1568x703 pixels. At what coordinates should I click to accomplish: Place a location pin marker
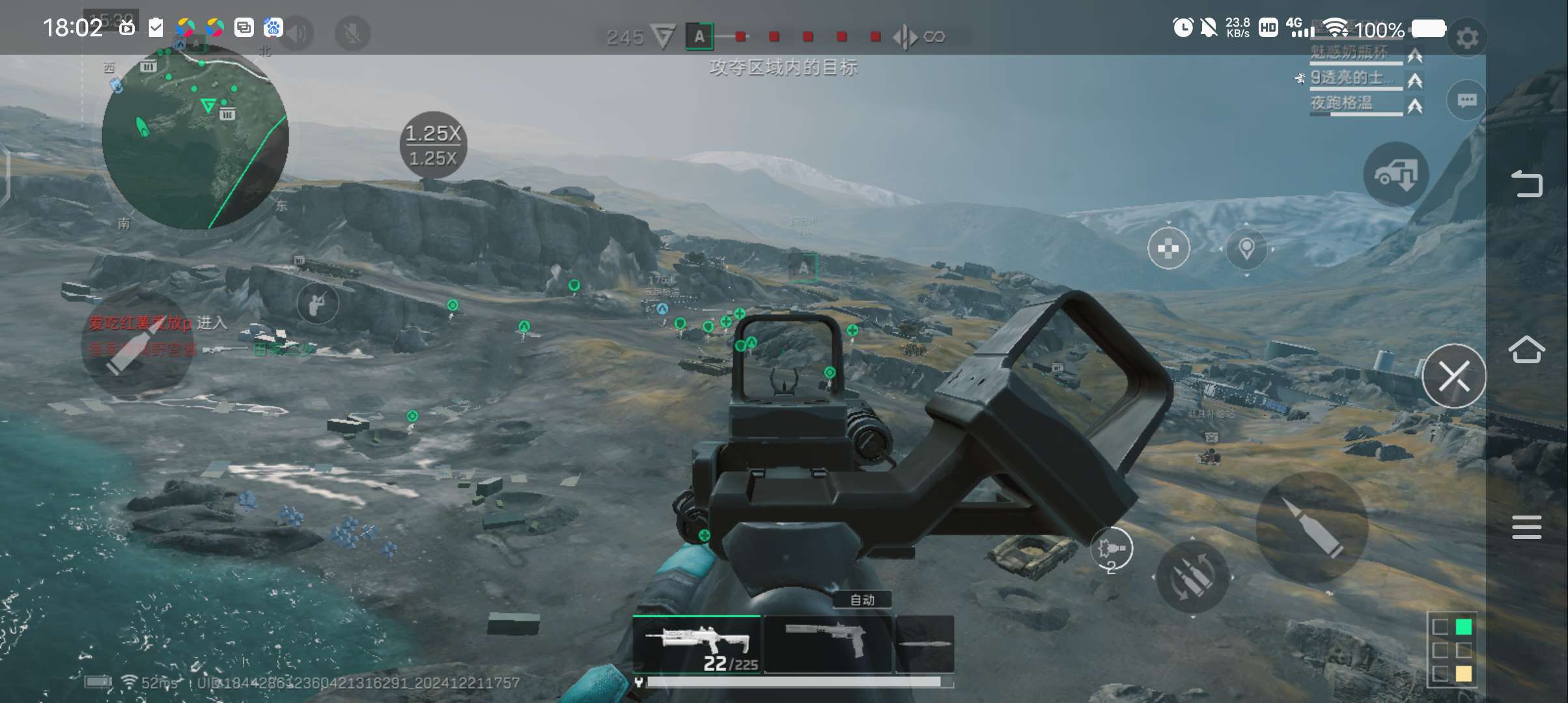pyautogui.click(x=1246, y=249)
